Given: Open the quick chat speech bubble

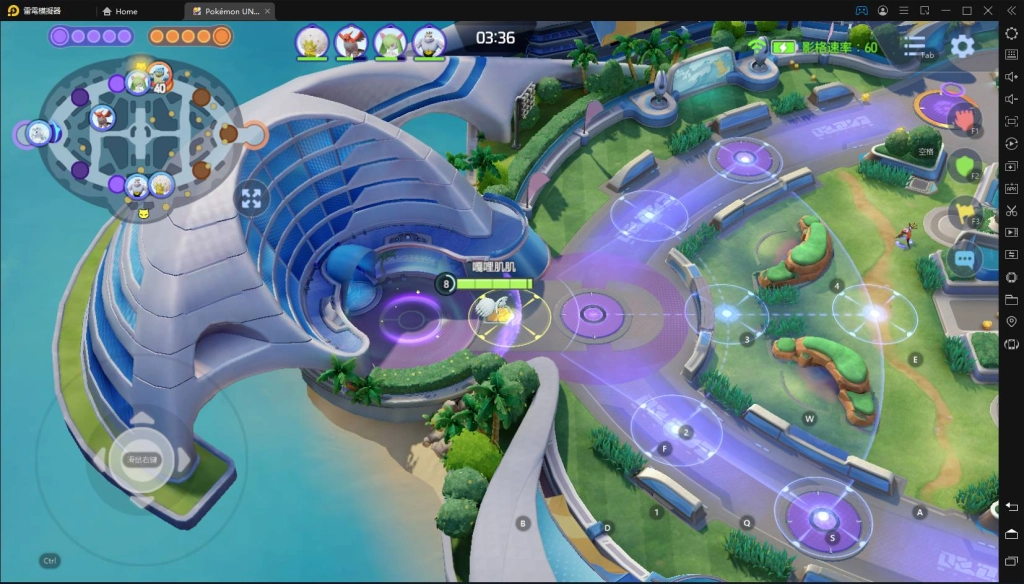Looking at the screenshot, I should click(x=964, y=258).
